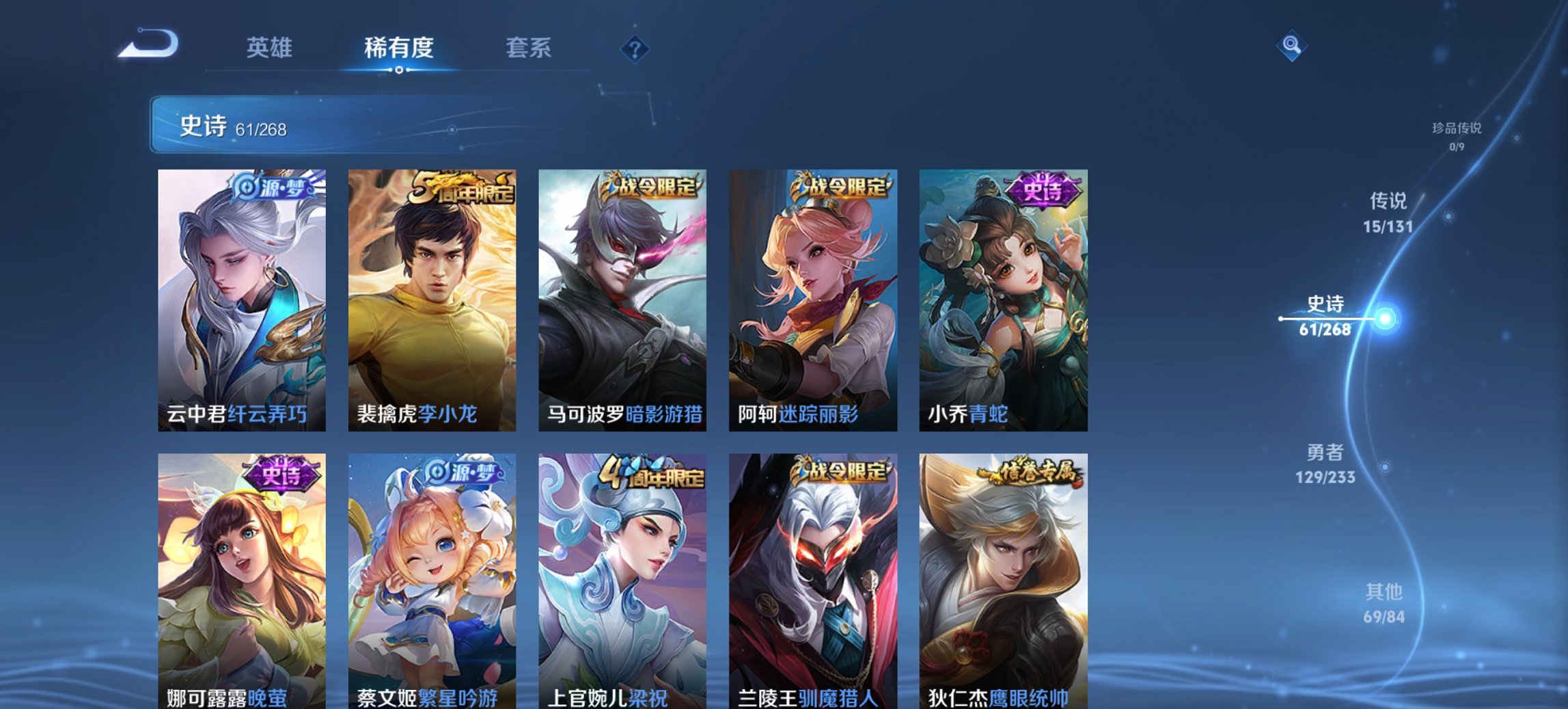Select the 阿轲迷踪丽影 skin card

[x=813, y=297]
